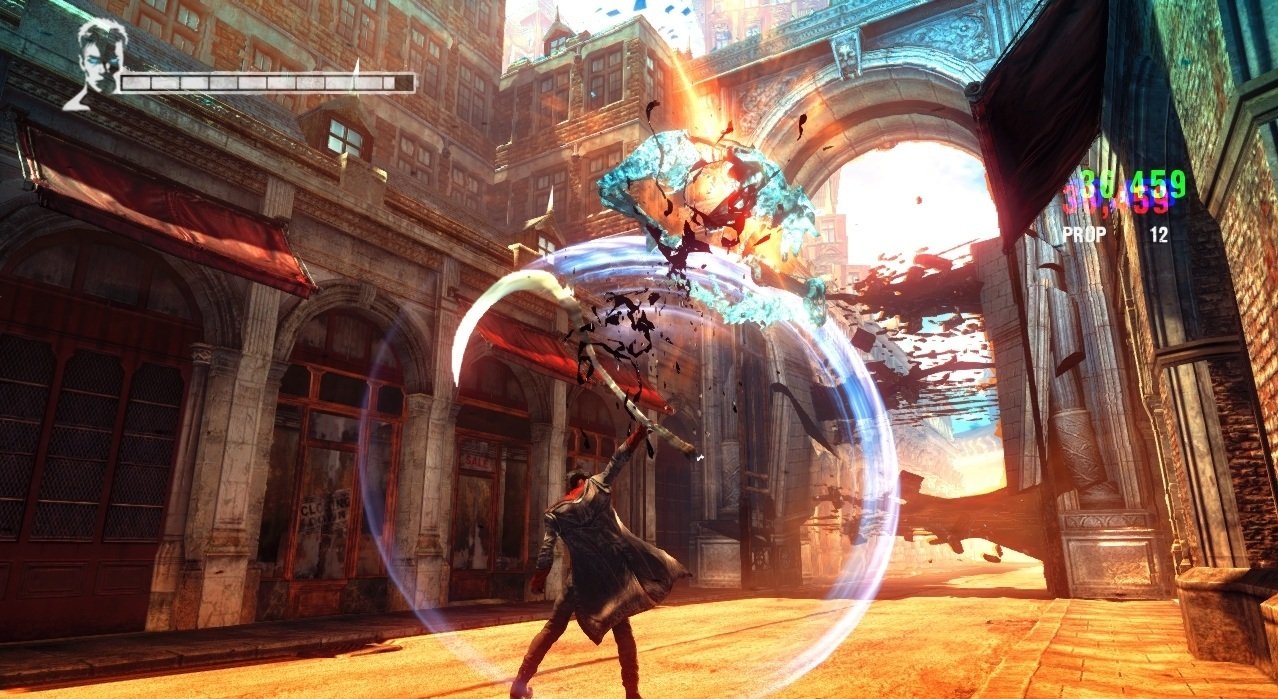Click Dante's portrait icon
1278x699 pixels.
tap(94, 60)
